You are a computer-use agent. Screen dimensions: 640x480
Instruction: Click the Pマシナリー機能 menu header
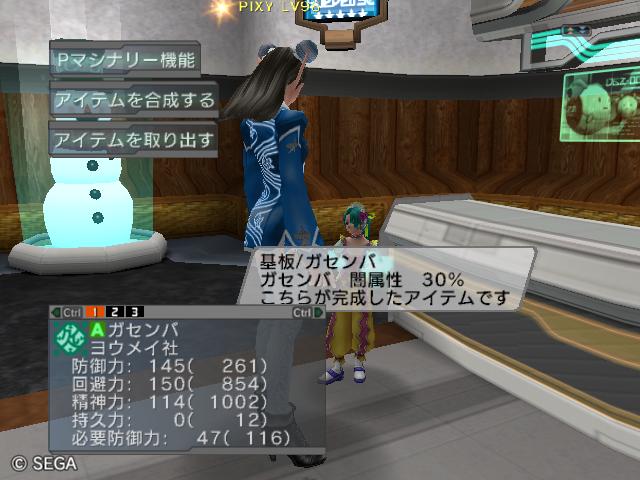click(x=124, y=59)
